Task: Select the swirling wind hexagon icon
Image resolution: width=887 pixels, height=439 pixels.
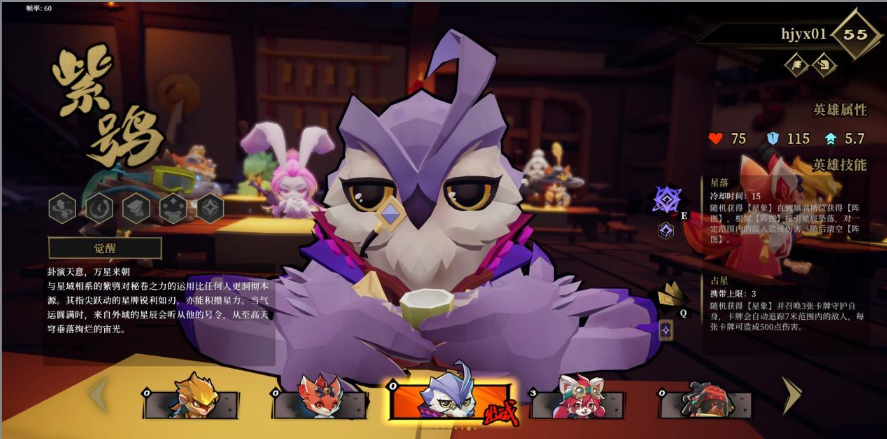Action: [x=63, y=207]
